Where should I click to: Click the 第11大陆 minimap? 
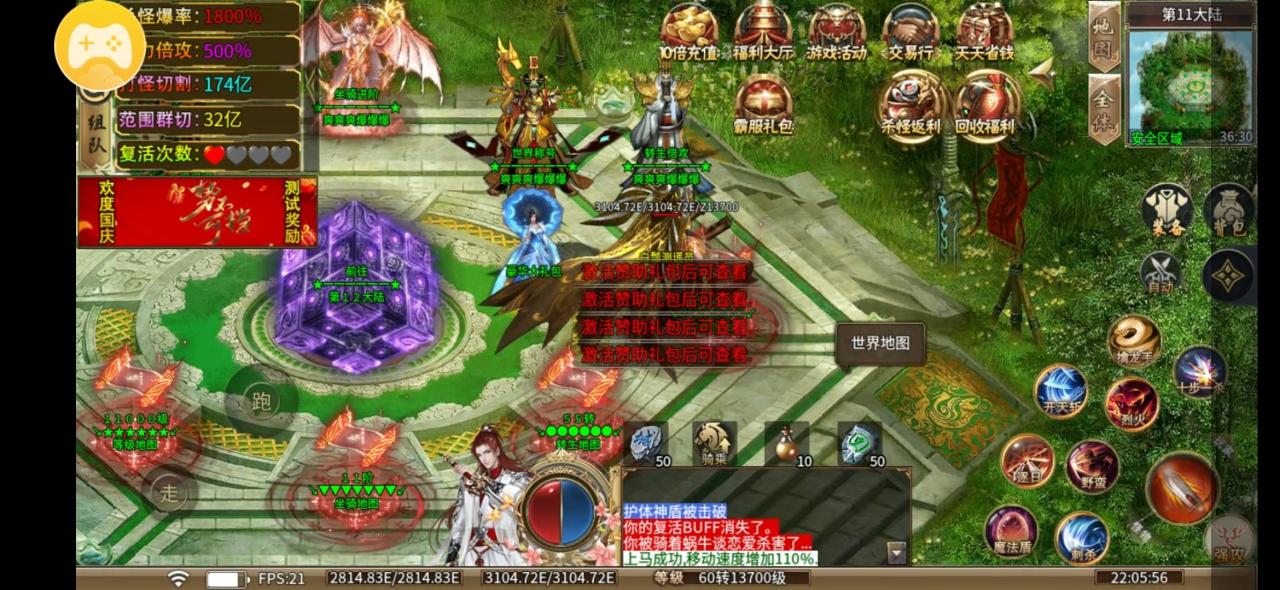click(1190, 82)
